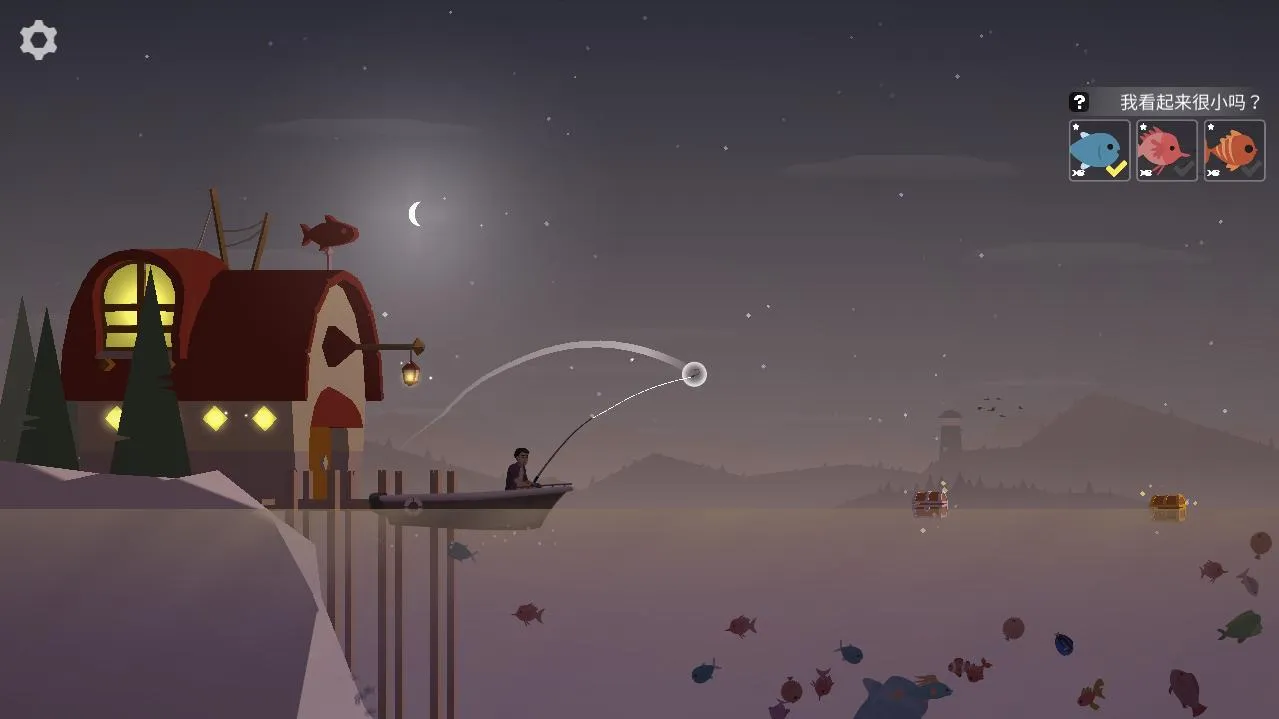1279x719 pixels.
Task: Select the blue fish quest target
Action: pyautogui.click(x=1099, y=151)
